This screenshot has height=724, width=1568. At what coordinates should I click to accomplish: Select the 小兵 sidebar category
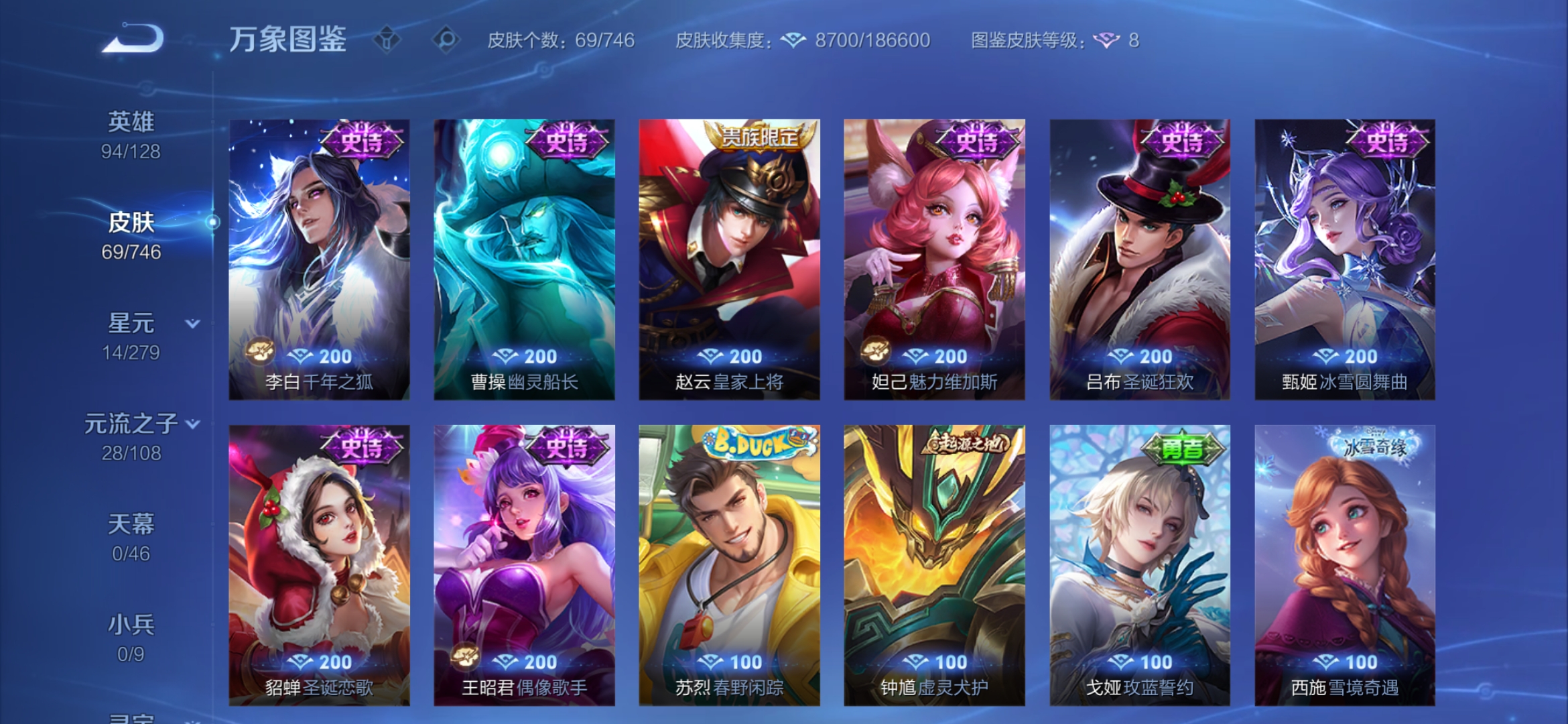click(131, 625)
